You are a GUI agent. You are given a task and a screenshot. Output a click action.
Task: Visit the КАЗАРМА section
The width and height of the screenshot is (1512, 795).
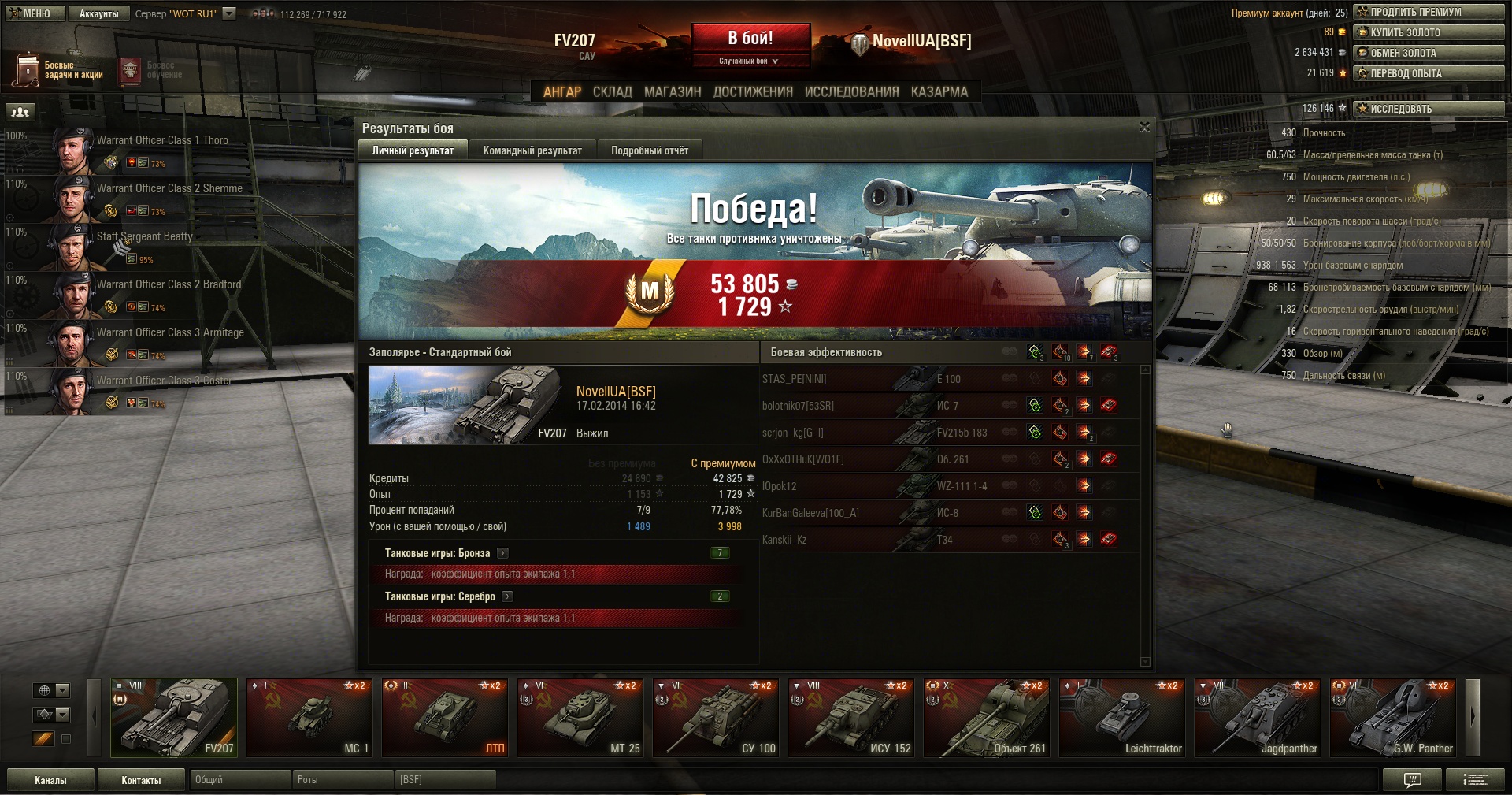click(939, 91)
